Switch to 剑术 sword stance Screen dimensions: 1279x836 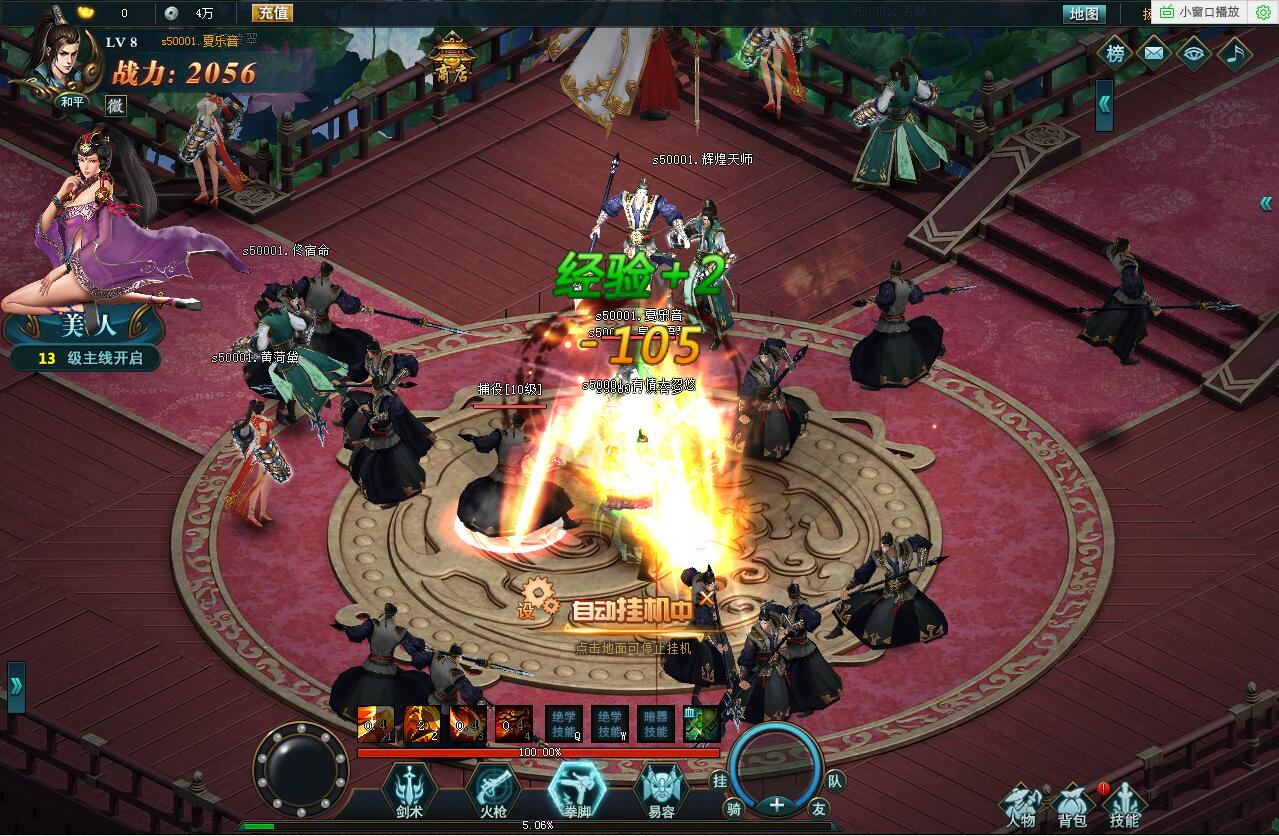[x=408, y=791]
